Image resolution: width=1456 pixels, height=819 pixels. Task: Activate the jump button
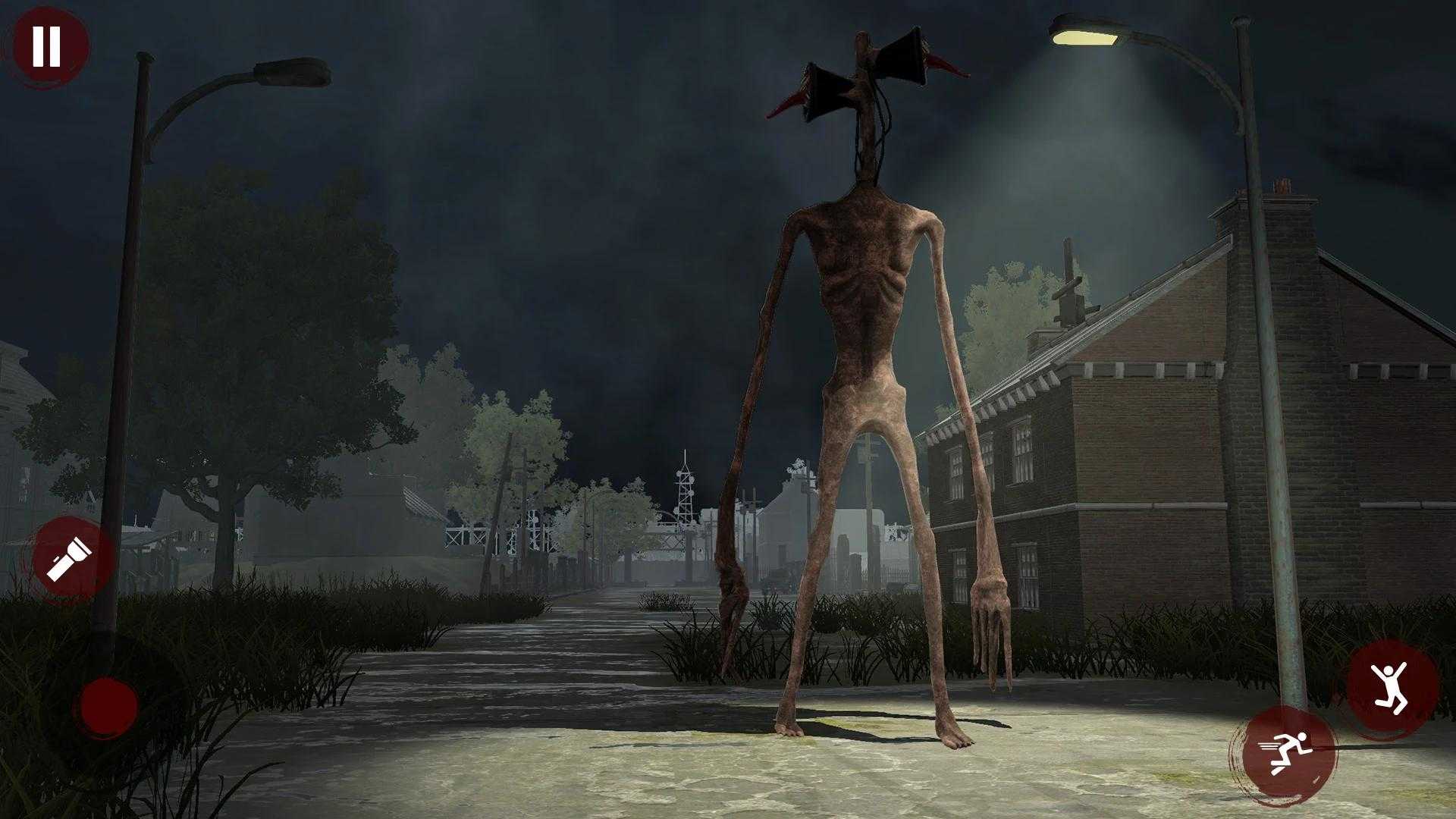[x=1391, y=682]
